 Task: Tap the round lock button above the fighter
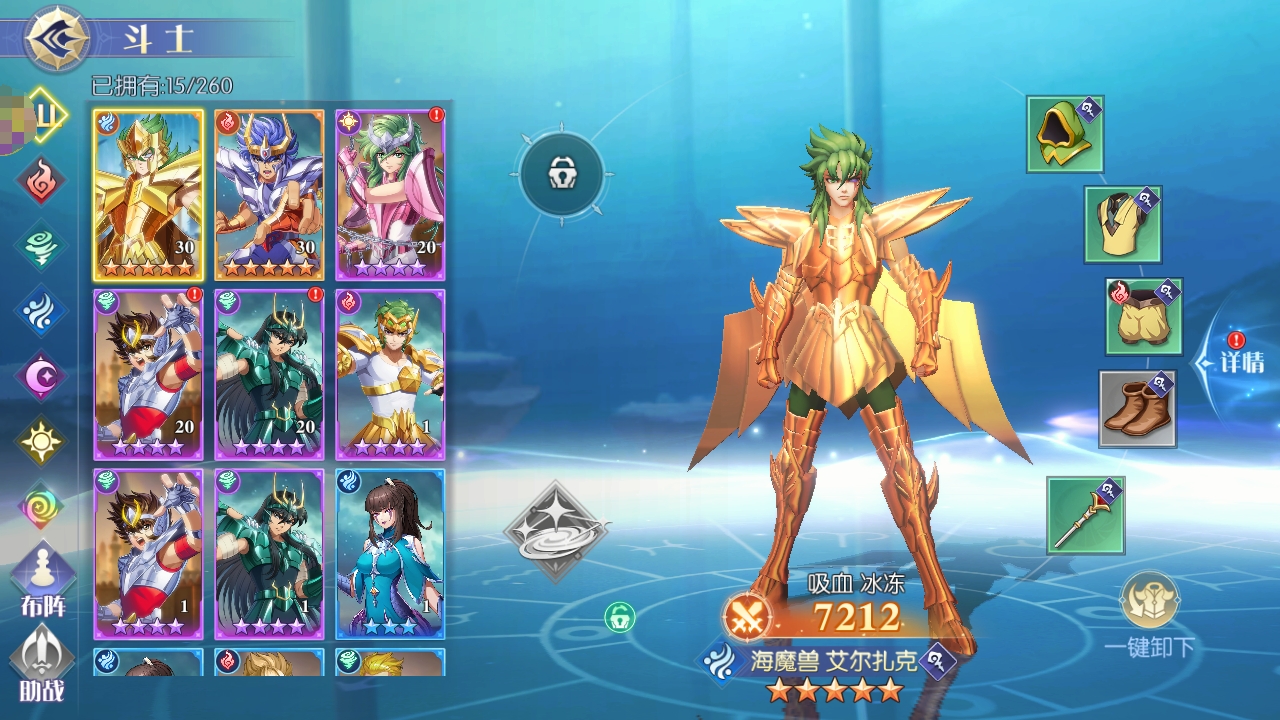561,174
